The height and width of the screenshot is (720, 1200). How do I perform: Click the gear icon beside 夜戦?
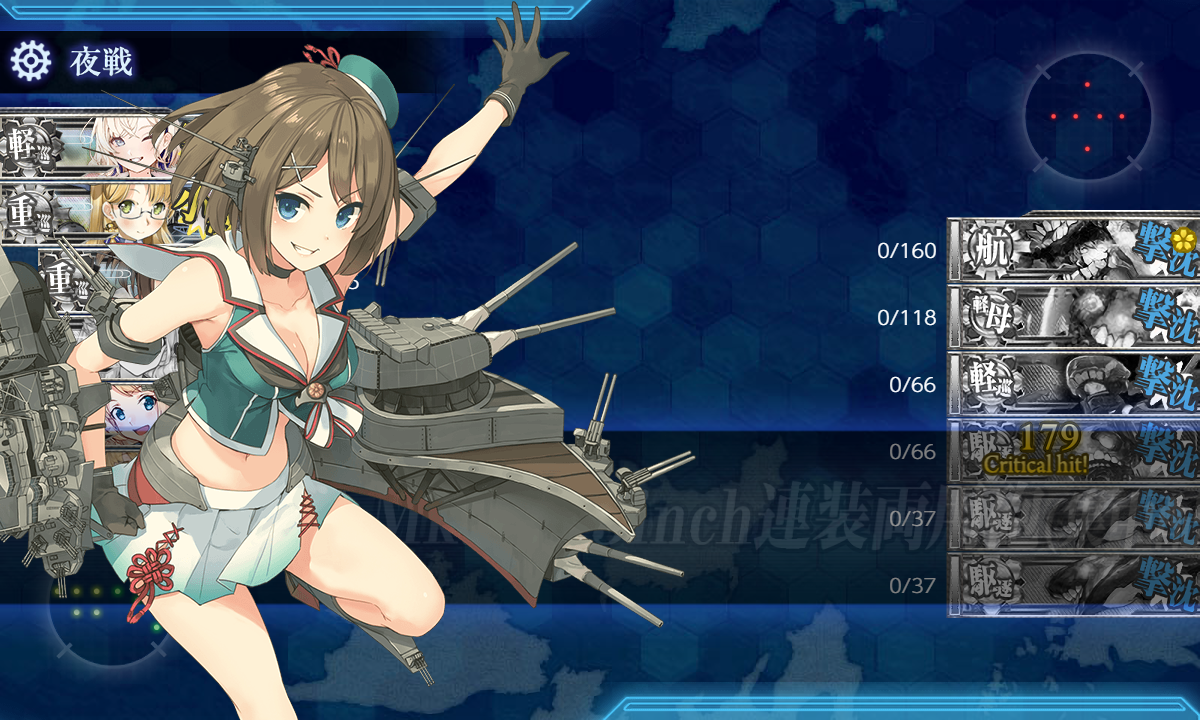tap(30, 62)
